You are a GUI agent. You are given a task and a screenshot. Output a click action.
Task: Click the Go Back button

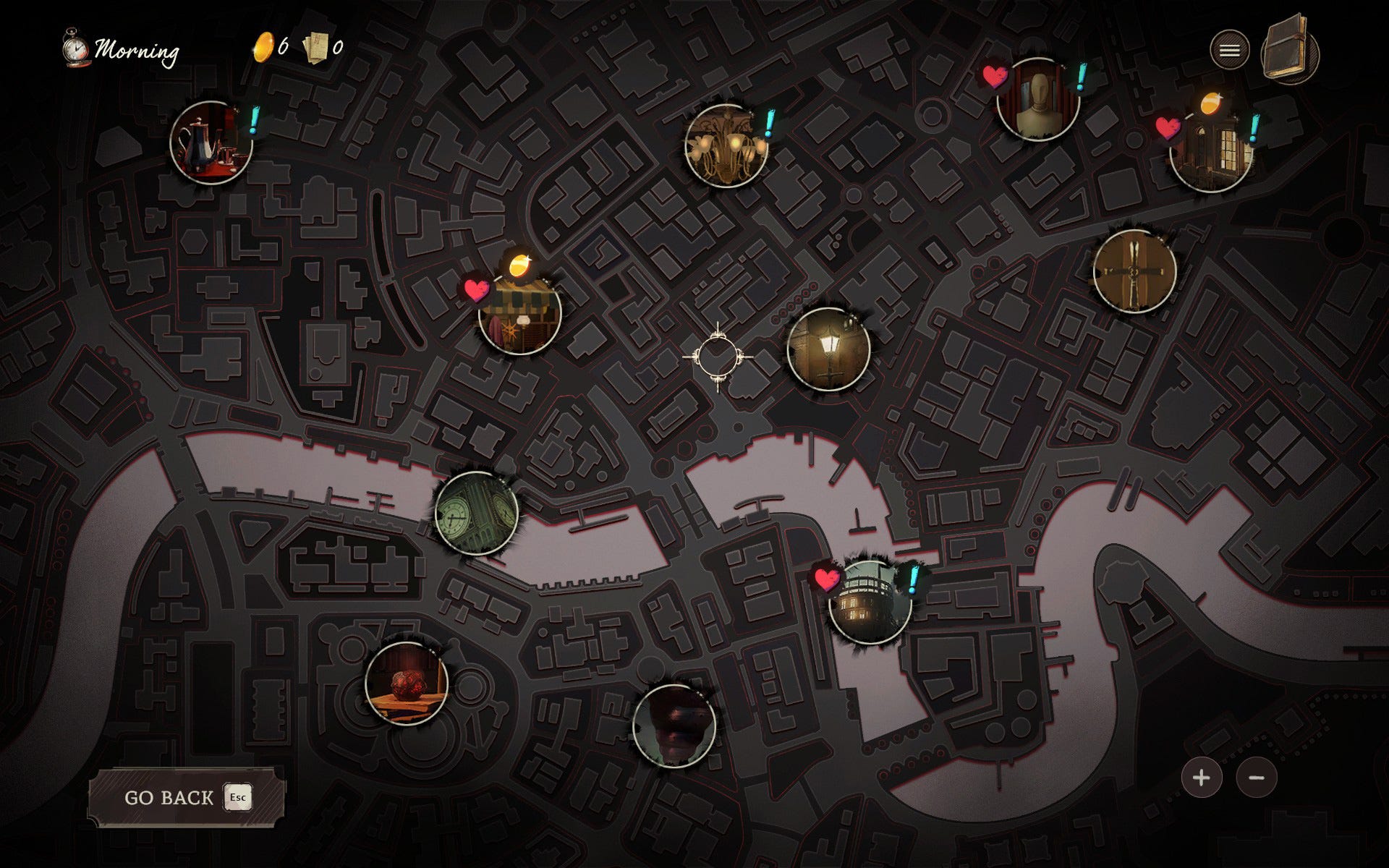(x=186, y=797)
